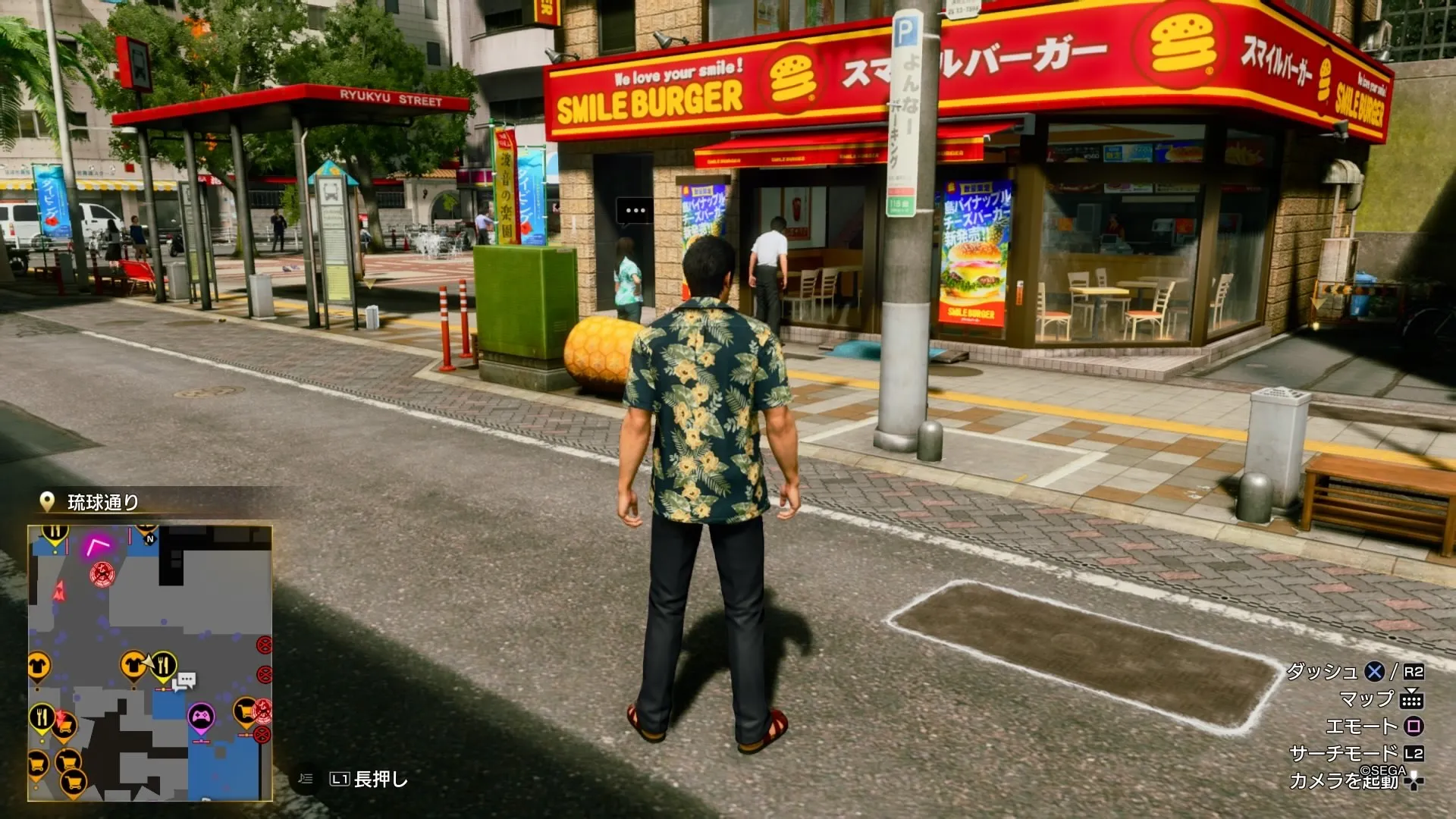Click the X button icon next to ダッシュ

1373,672
